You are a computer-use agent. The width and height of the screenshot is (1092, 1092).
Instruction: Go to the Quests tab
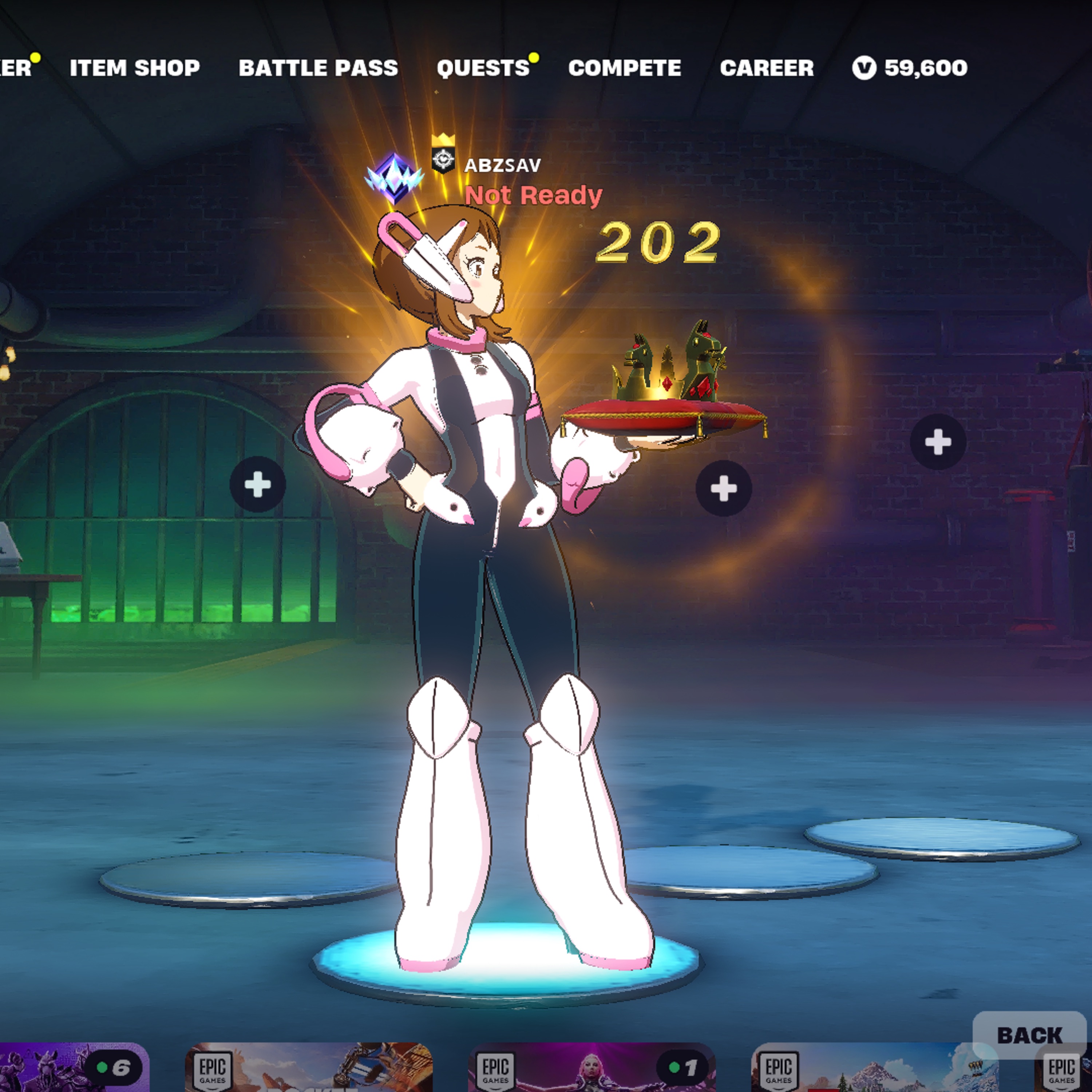[483, 68]
